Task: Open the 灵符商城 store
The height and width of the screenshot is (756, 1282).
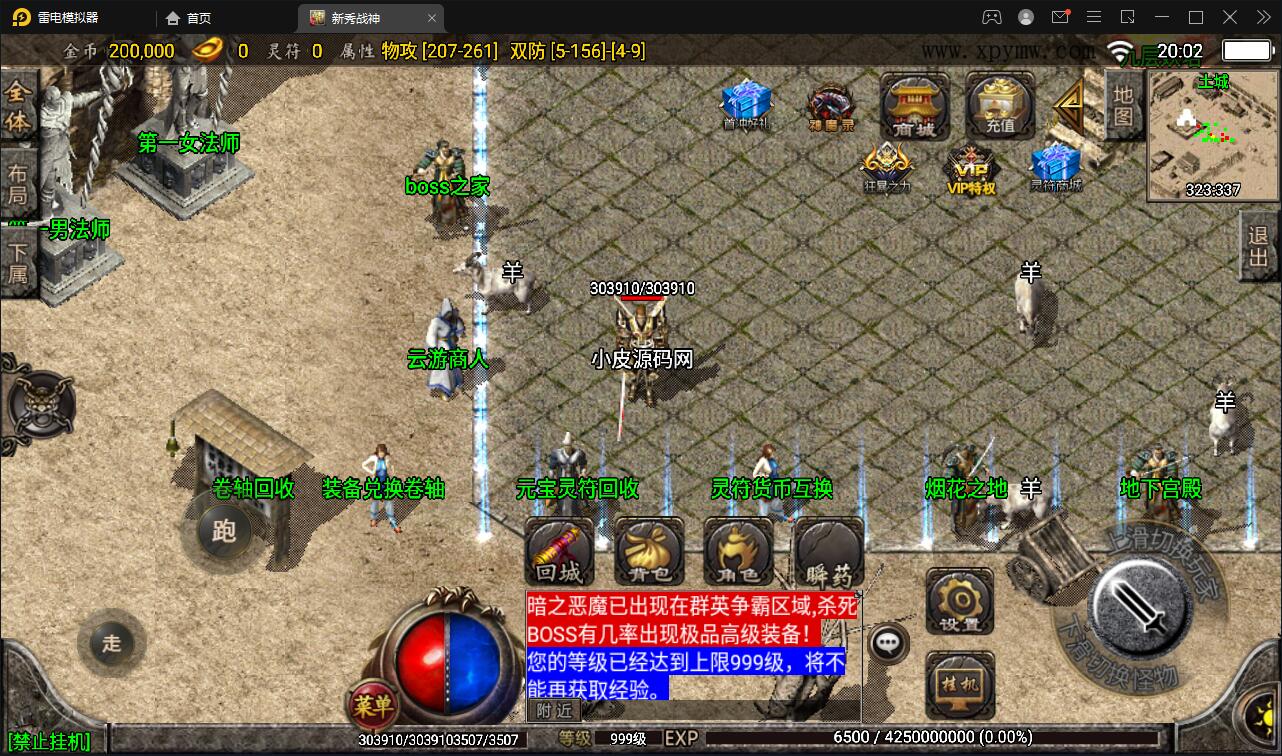Action: pos(1056,166)
